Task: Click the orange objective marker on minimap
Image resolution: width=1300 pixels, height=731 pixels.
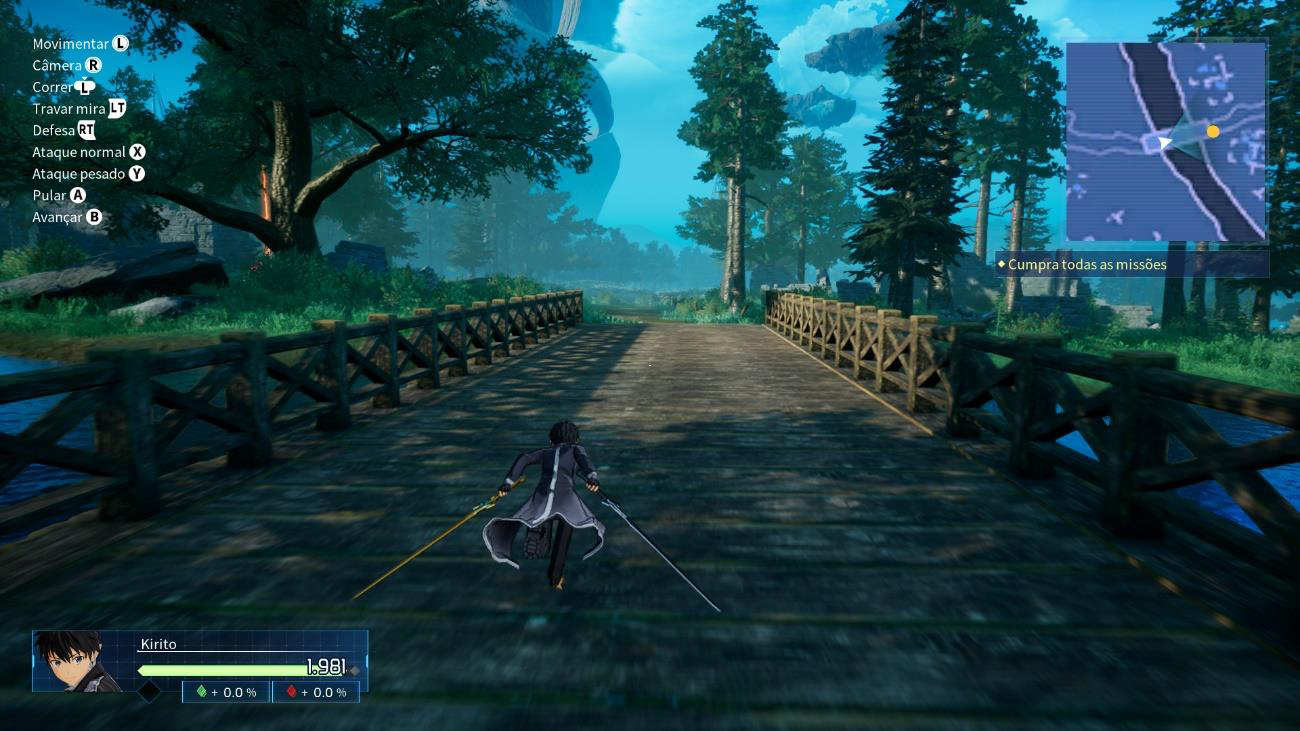Action: 1213,131
